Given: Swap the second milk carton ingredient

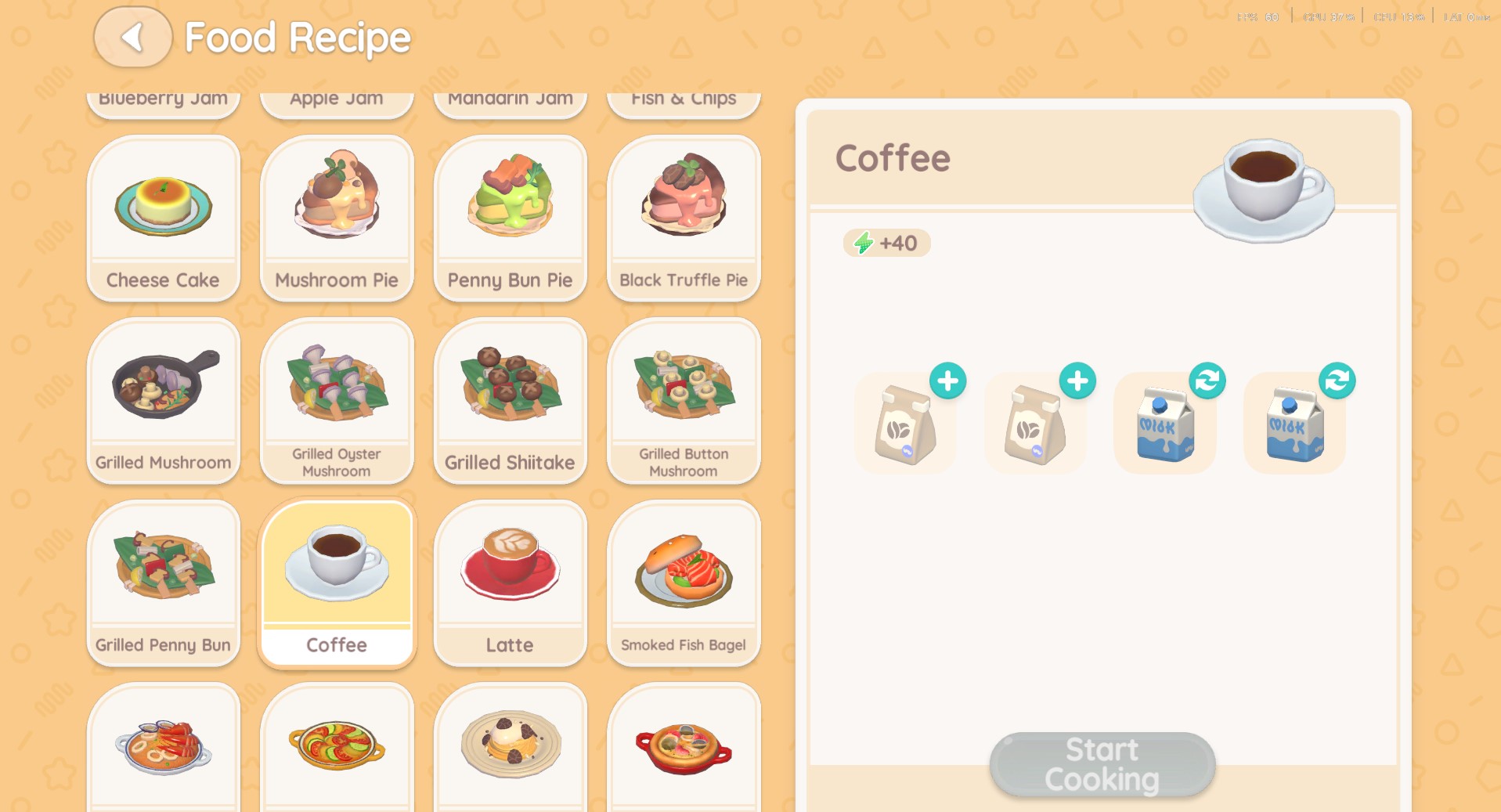Looking at the screenshot, I should tap(1338, 380).
